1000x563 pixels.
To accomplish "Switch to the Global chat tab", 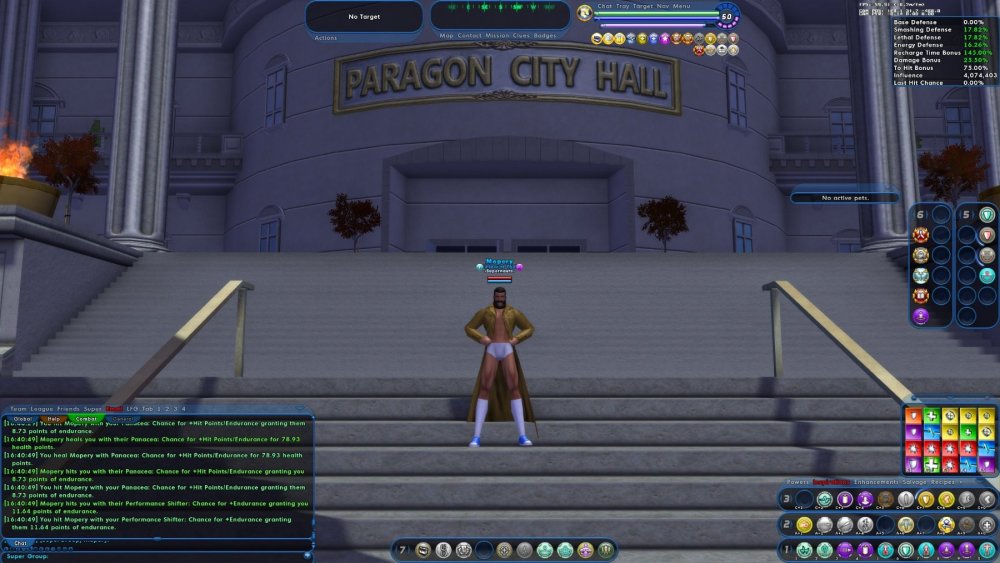I will [x=22, y=419].
